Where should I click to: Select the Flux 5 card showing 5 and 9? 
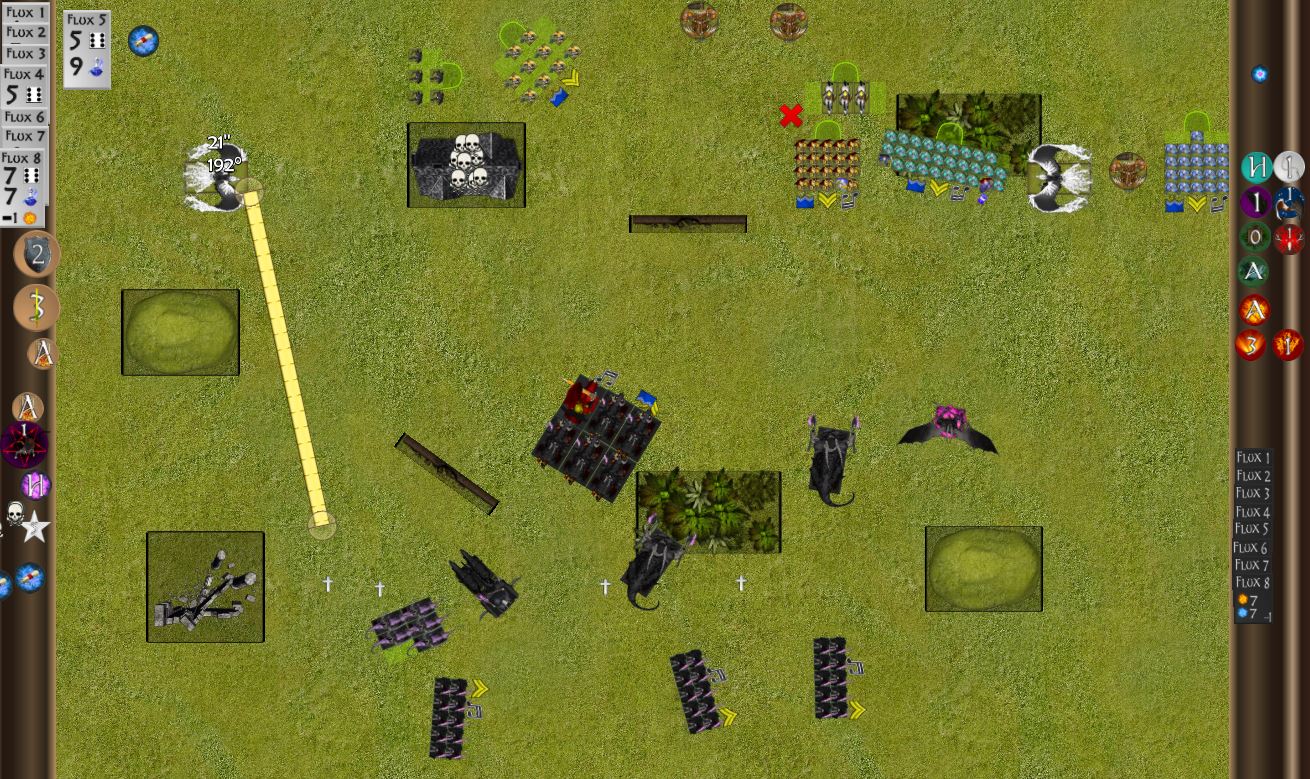(87, 48)
